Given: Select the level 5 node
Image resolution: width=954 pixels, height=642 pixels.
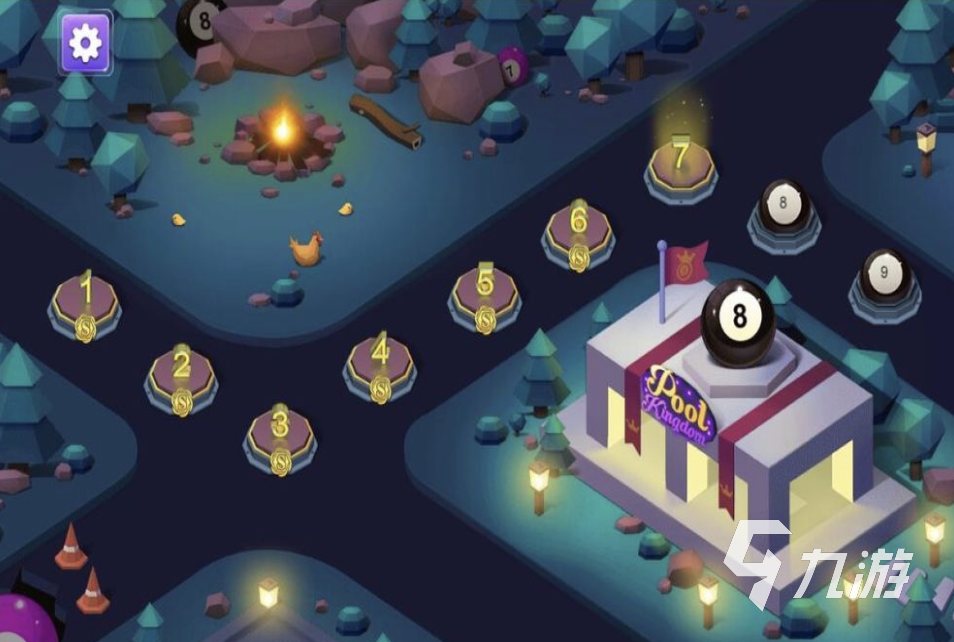Looking at the screenshot, I should [x=485, y=294].
